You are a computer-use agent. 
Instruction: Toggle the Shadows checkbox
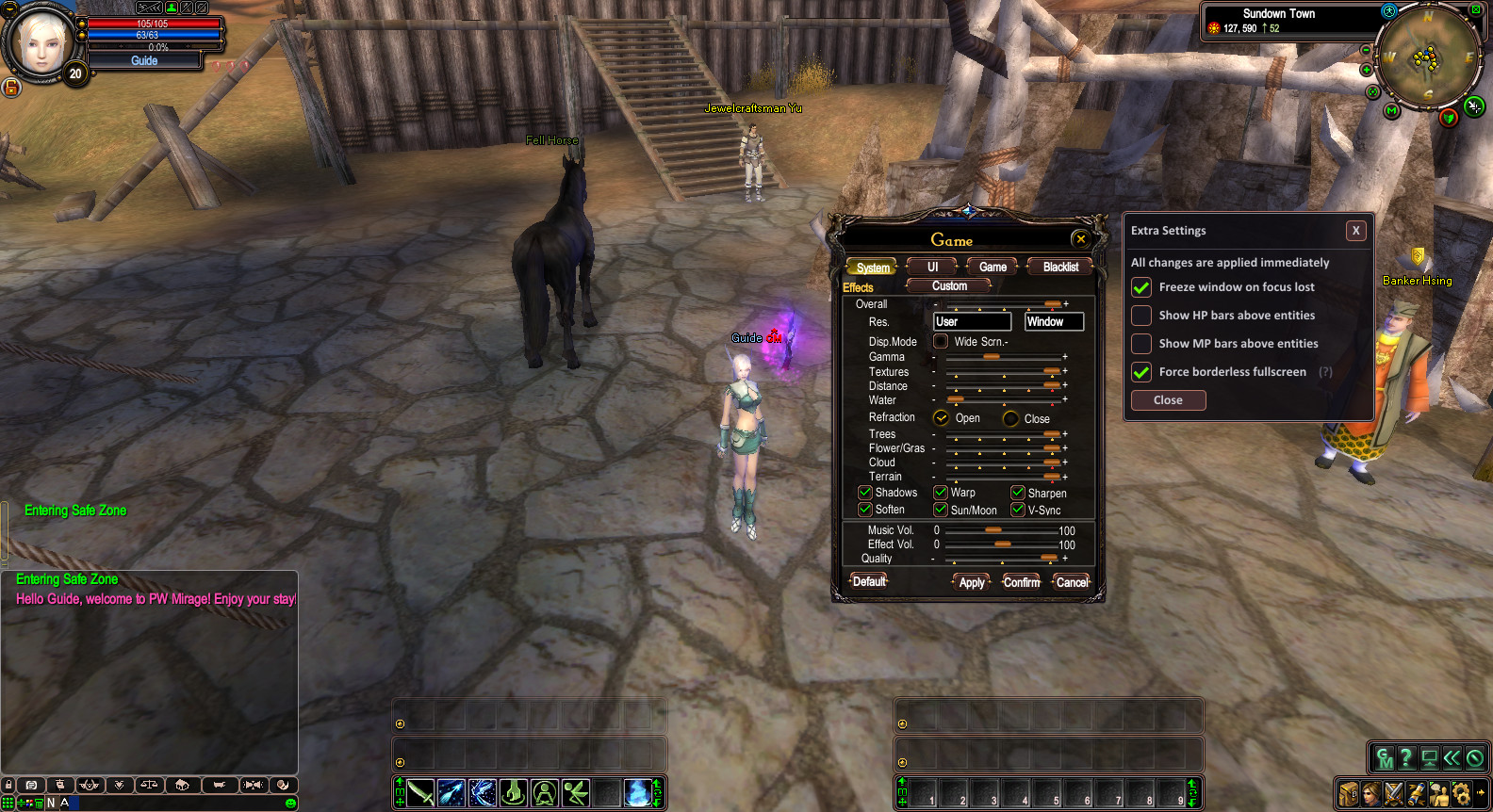865,493
